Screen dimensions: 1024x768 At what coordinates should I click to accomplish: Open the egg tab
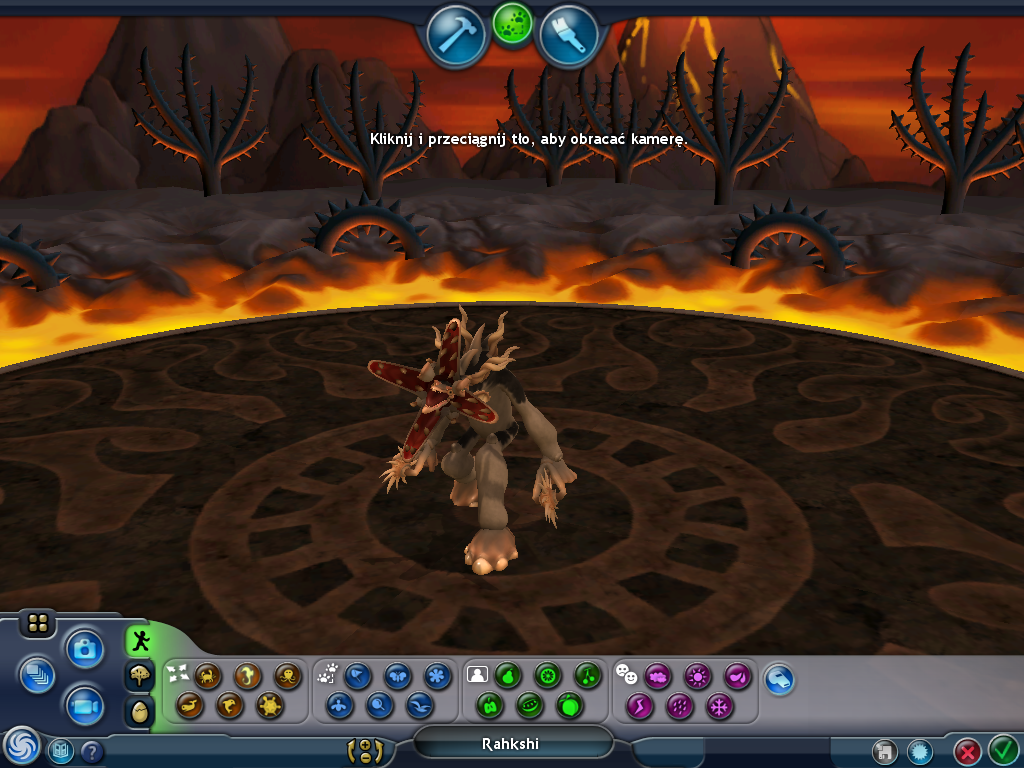[x=140, y=711]
